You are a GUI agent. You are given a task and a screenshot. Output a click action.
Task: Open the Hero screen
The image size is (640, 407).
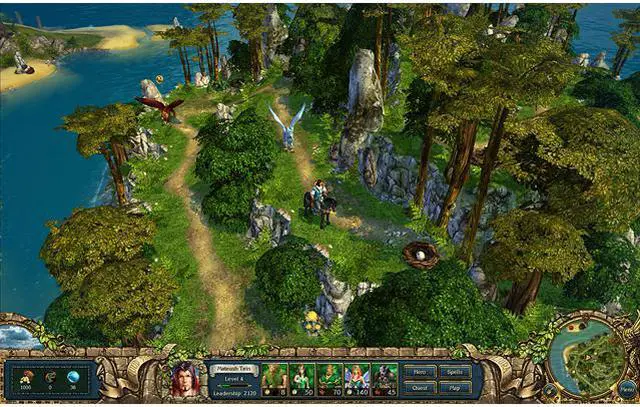420,371
